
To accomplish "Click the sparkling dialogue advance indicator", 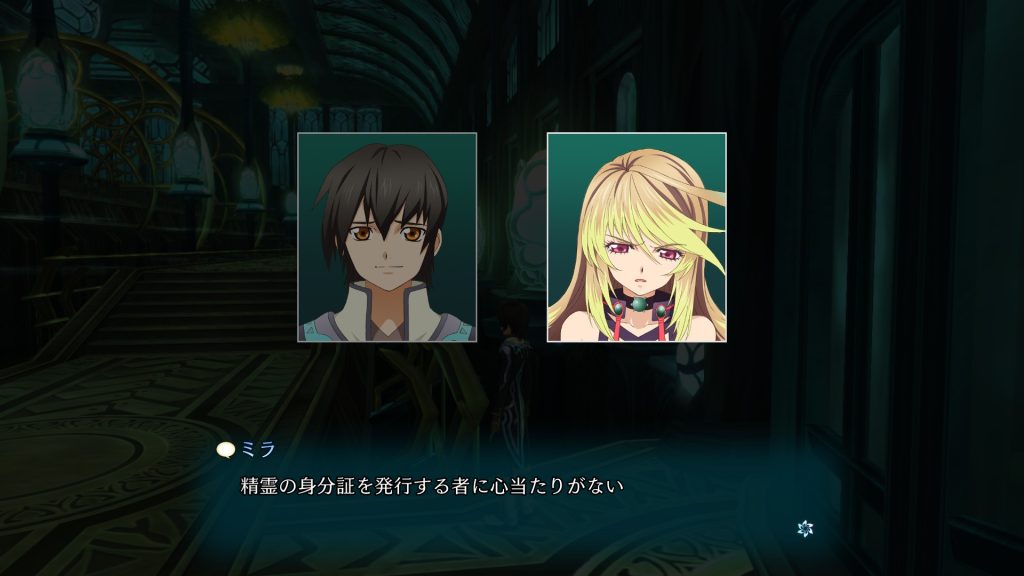I will pos(805,527).
